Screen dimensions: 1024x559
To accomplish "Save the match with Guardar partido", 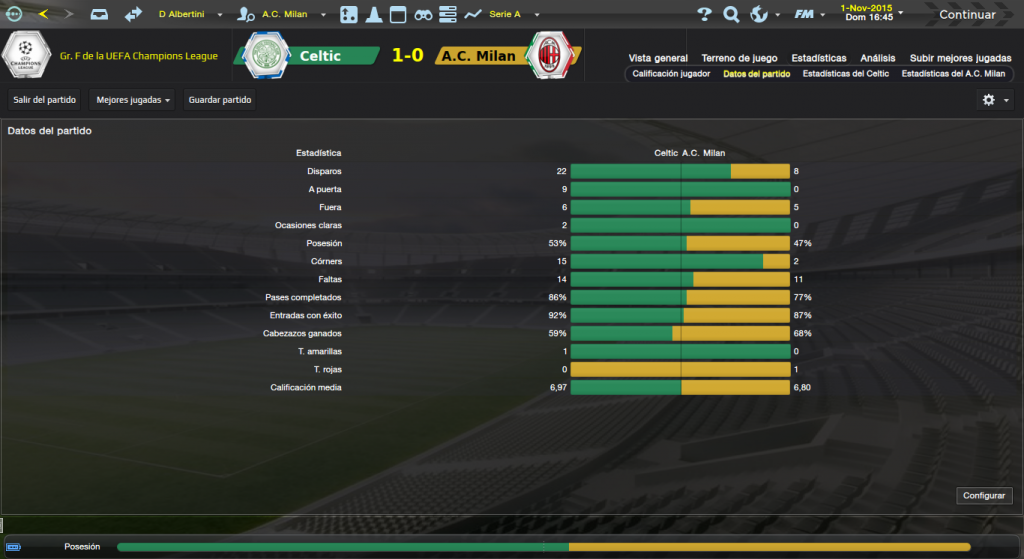I will [x=219, y=100].
